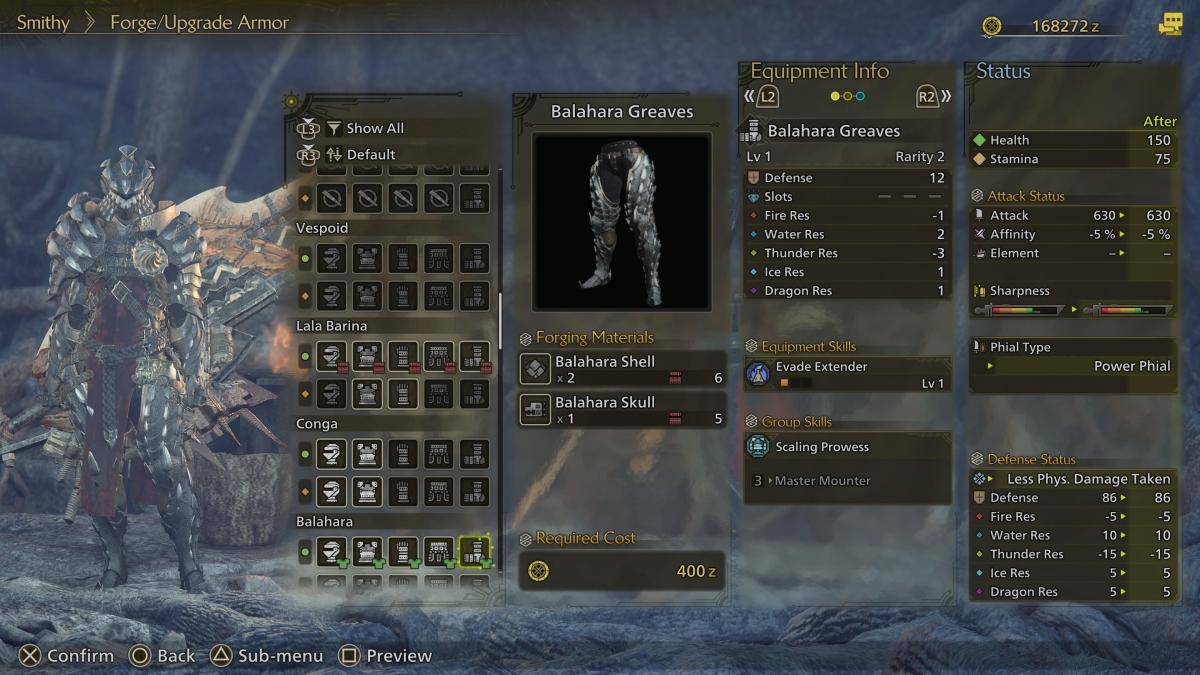Image resolution: width=1200 pixels, height=675 pixels.
Task: Choose Conga chest mail in orange-diamond row
Action: 367,491
